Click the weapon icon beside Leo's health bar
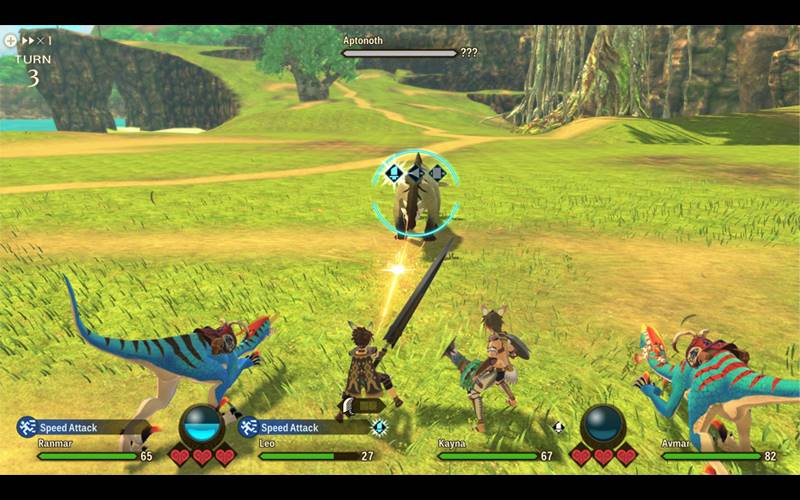The width and height of the screenshot is (800, 500). click(x=379, y=427)
